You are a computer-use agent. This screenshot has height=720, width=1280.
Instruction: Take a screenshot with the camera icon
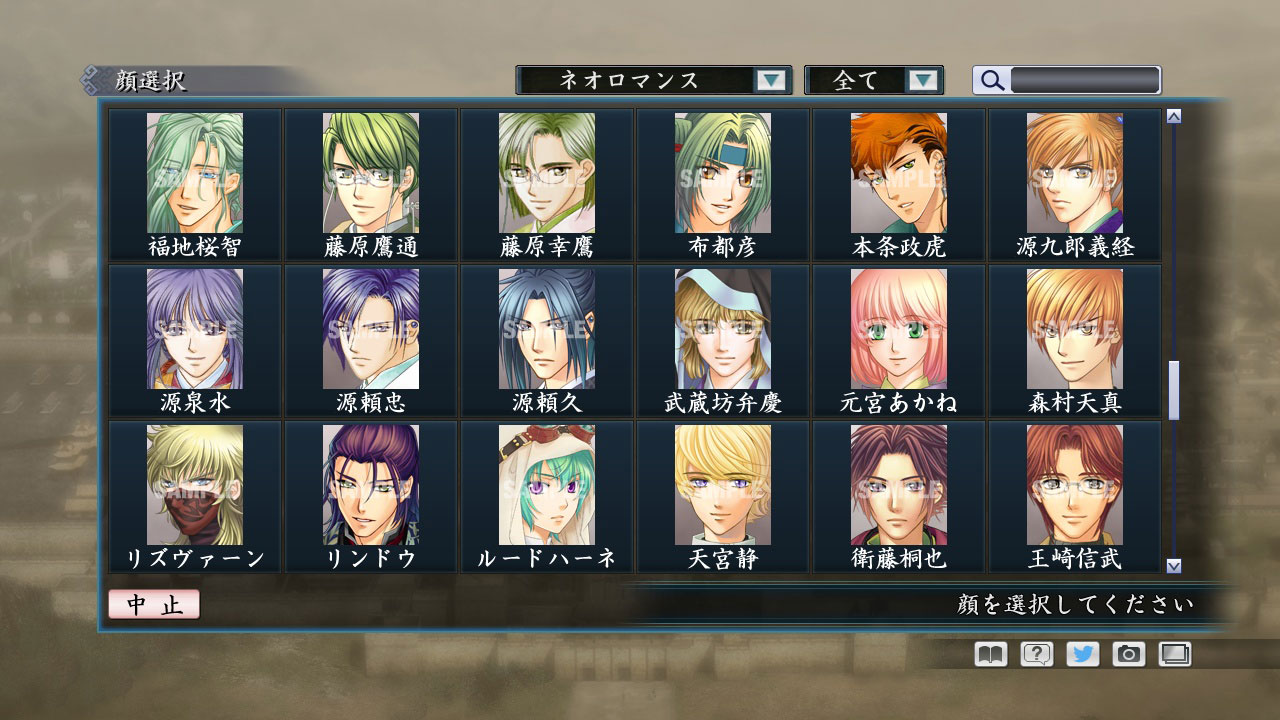point(1127,654)
